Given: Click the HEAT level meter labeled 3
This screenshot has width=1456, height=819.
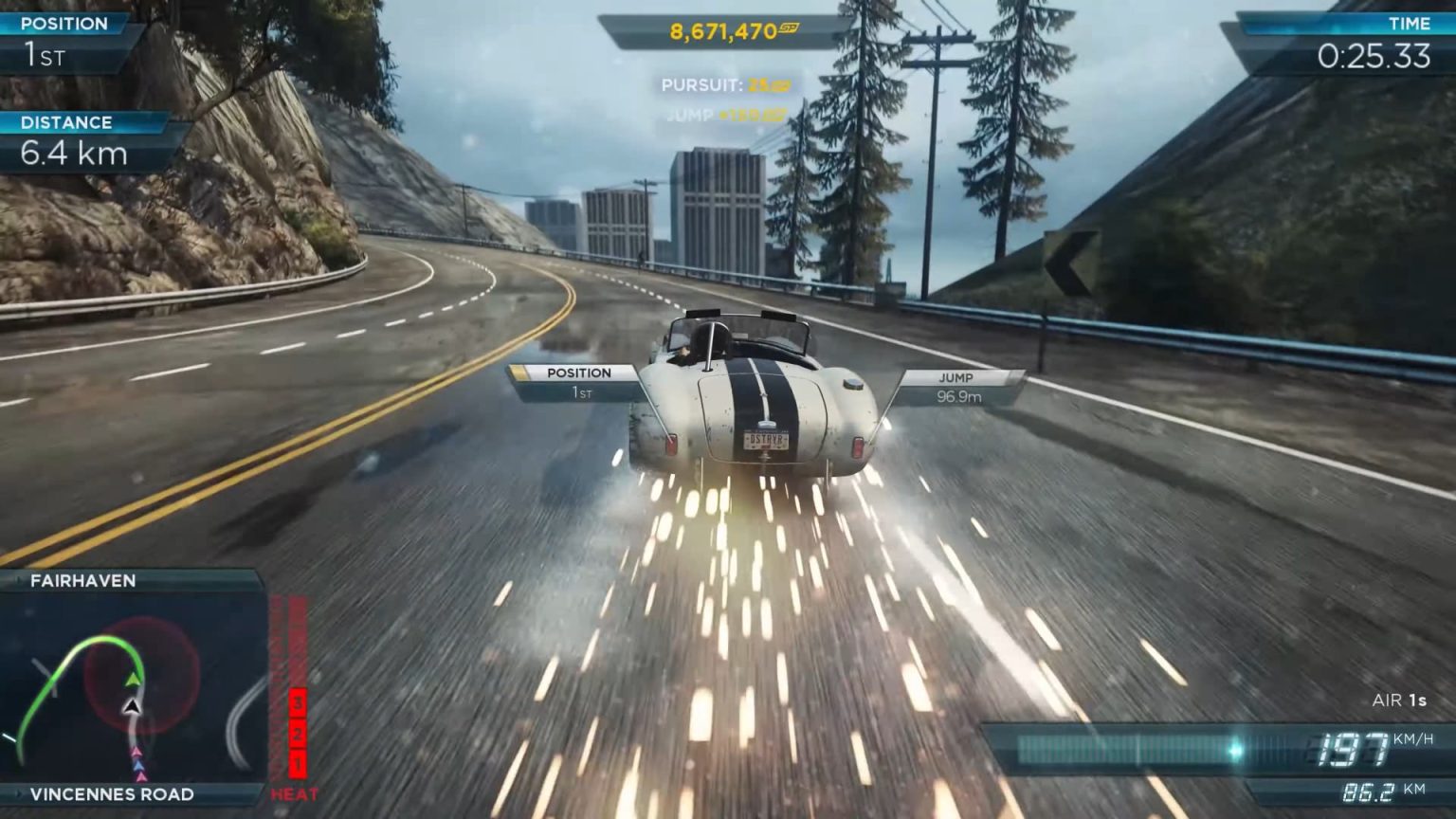Looking at the screenshot, I should pos(296,704).
